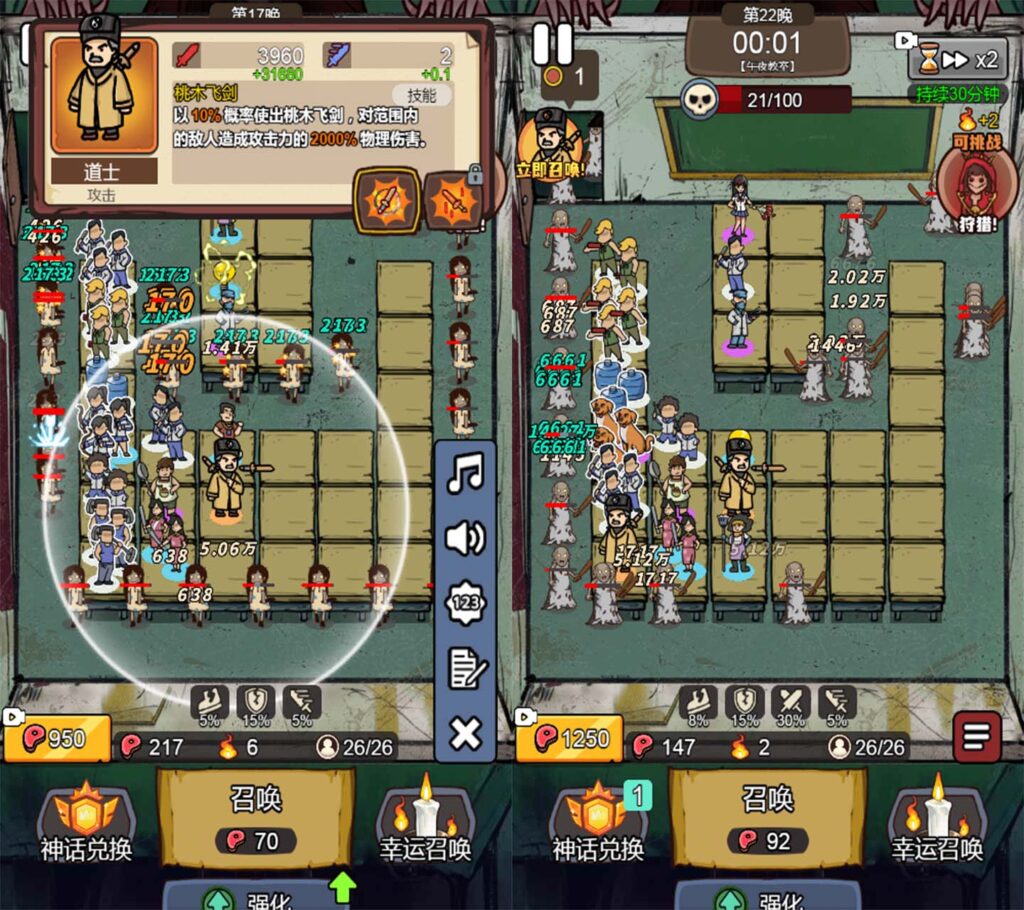This screenshot has width=1024, height=910.
Task: Select the locked skill icon with padlock
Action: (452, 200)
